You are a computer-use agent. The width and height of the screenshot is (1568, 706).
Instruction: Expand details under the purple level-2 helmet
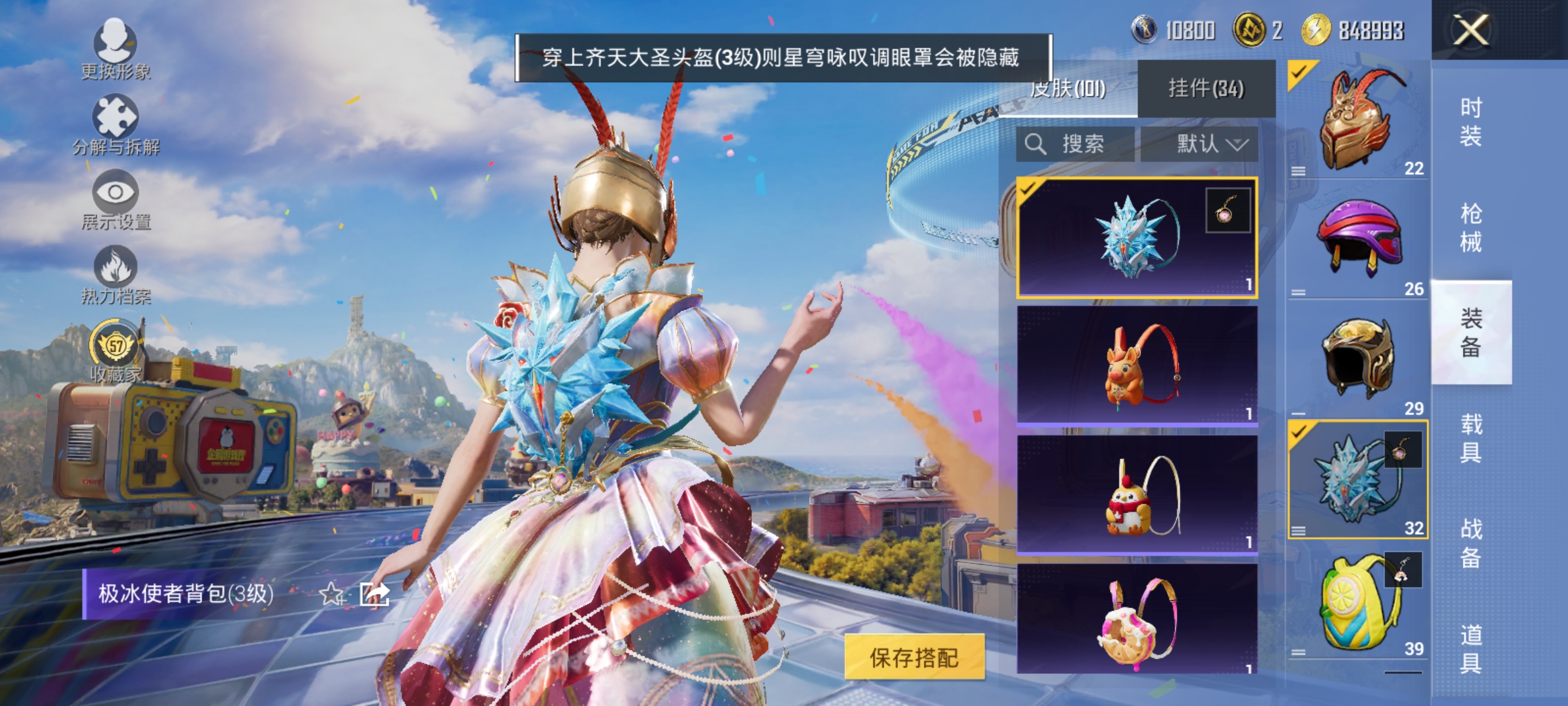(1299, 292)
